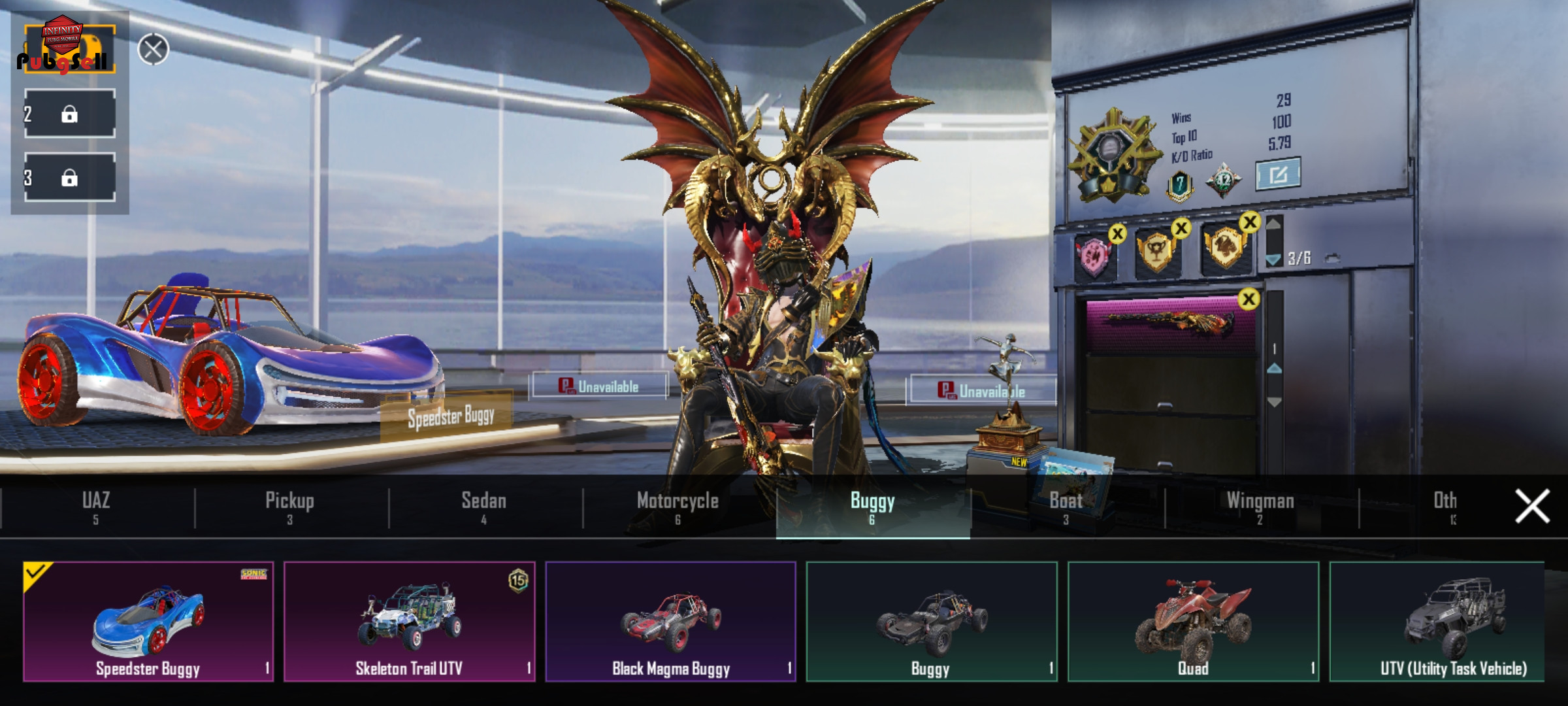Image resolution: width=1568 pixels, height=706 pixels.
Task: Switch to the UAZ vehicle tab
Action: [96, 507]
